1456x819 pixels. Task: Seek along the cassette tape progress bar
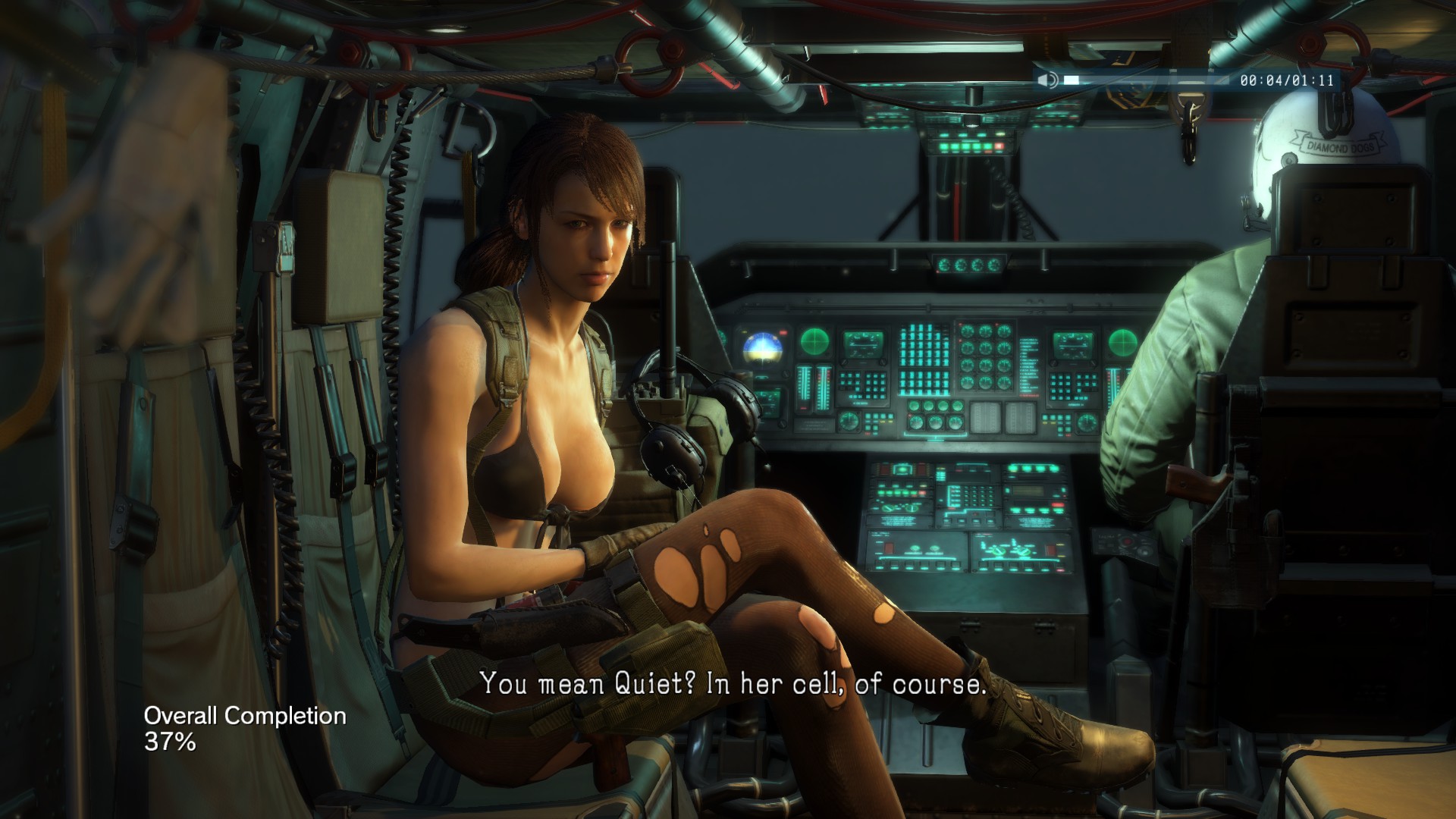point(1145,80)
